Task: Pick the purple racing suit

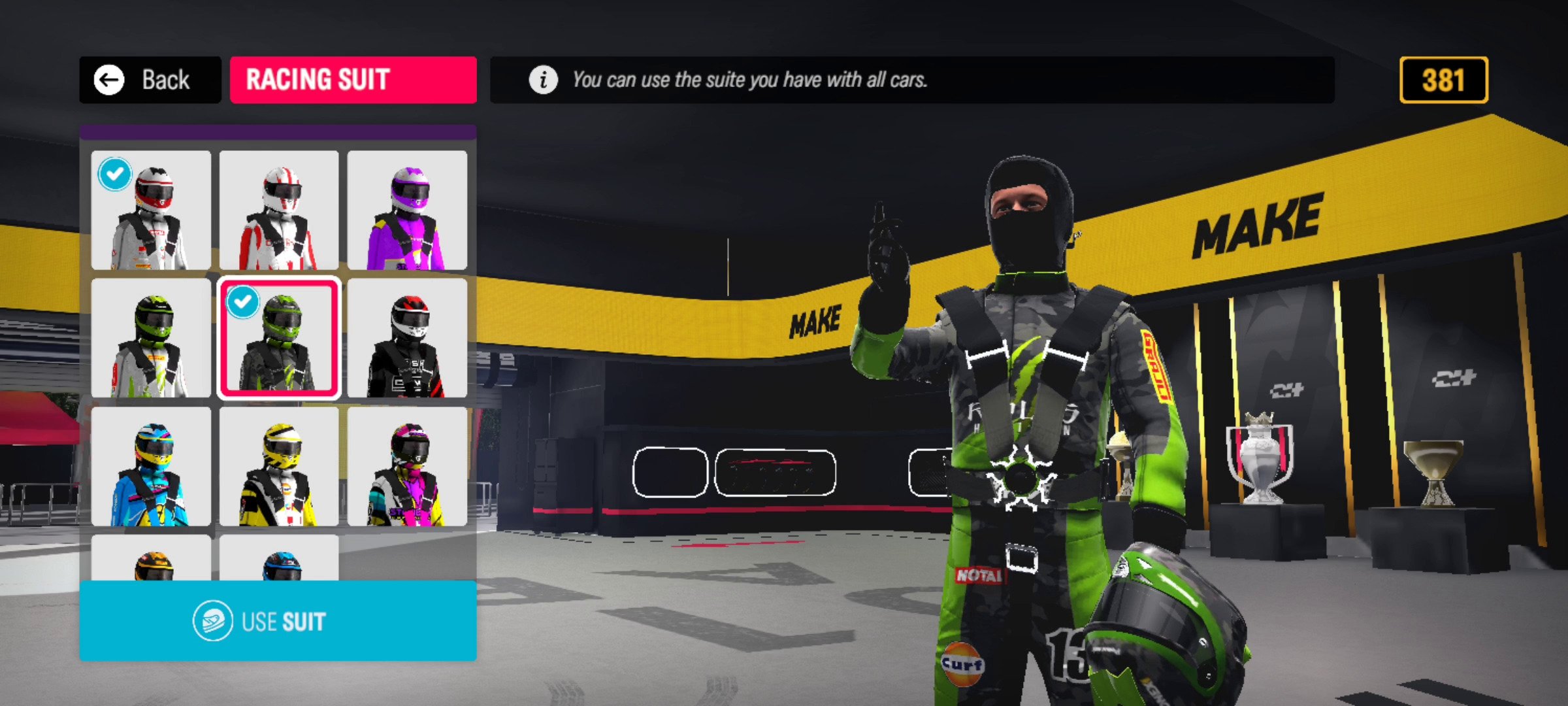Action: (407, 210)
